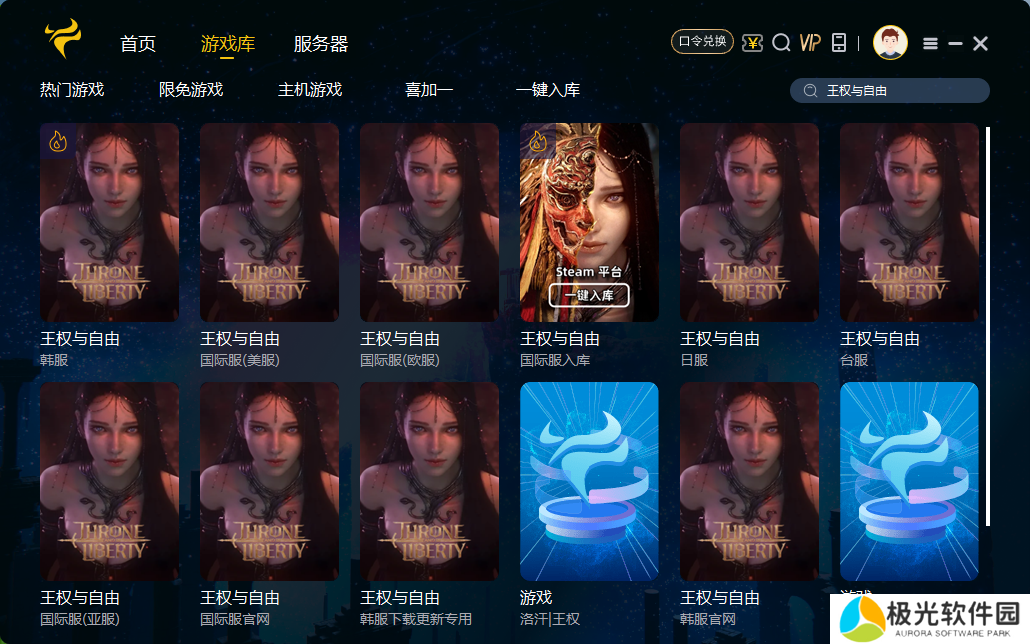
Task: Choose the 王权与自由 国际服(美服) card
Action: click(269, 222)
